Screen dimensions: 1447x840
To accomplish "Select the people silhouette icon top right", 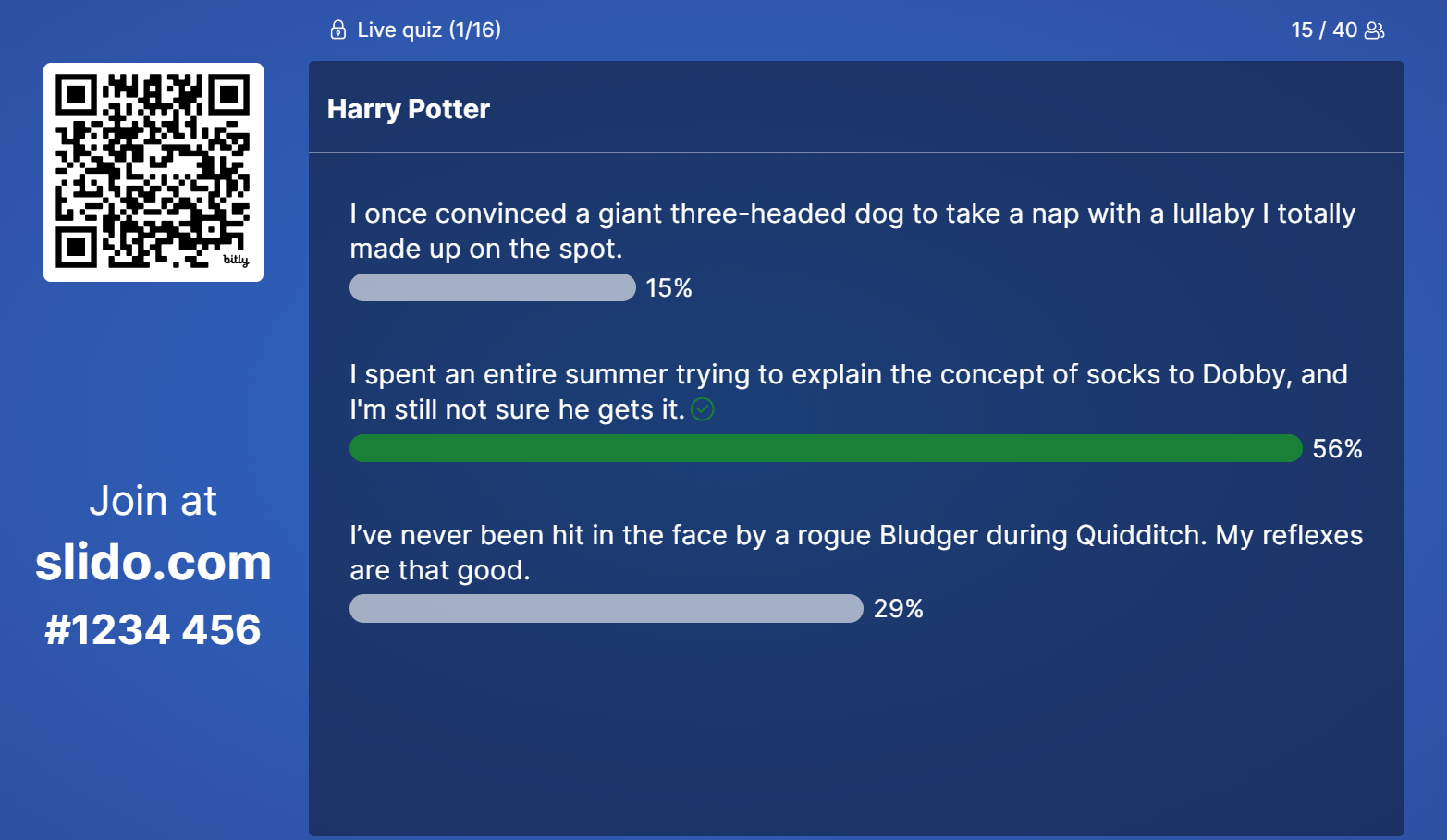I will pos(1375,30).
